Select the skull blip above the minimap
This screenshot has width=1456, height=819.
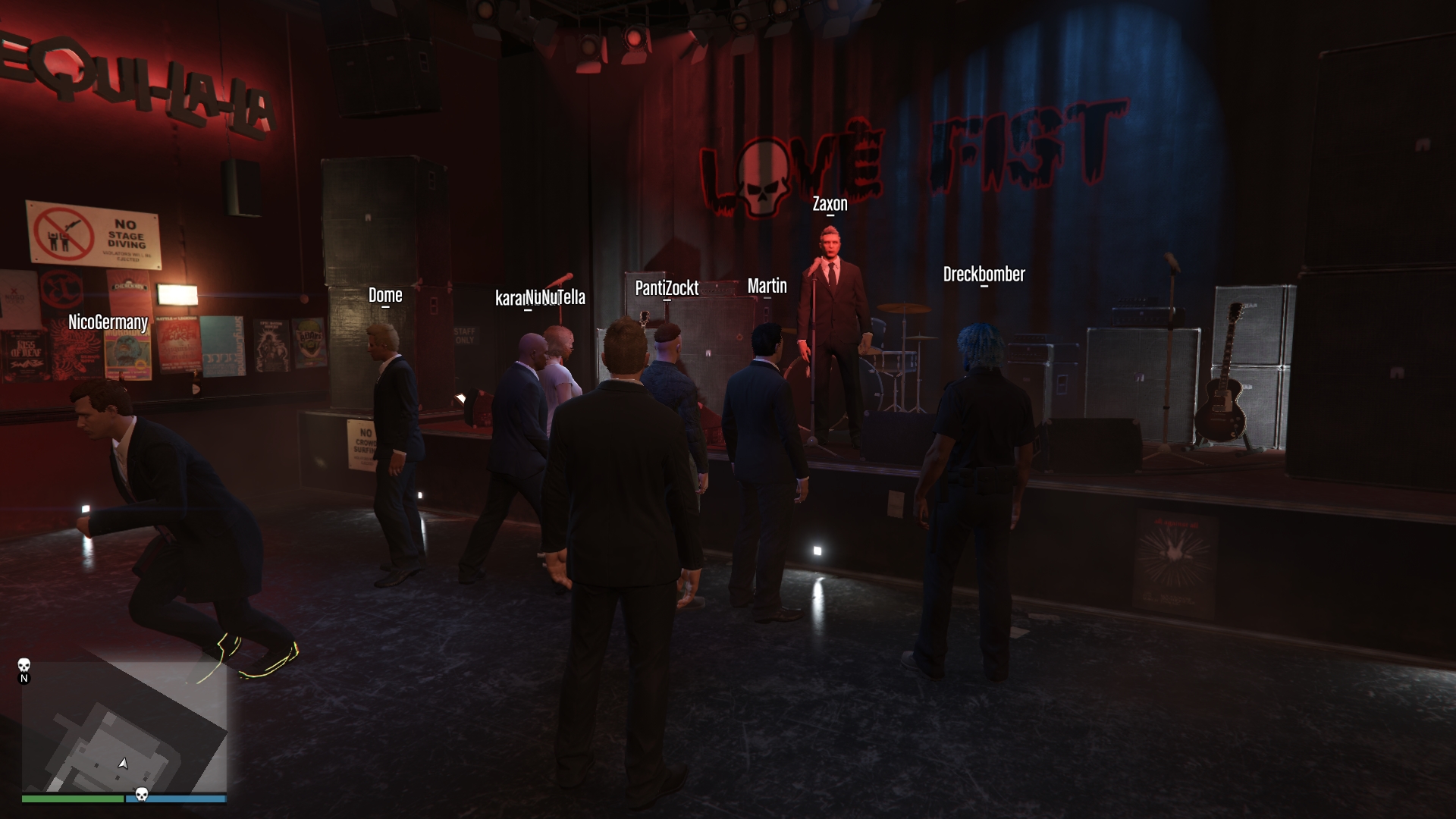click(x=24, y=665)
